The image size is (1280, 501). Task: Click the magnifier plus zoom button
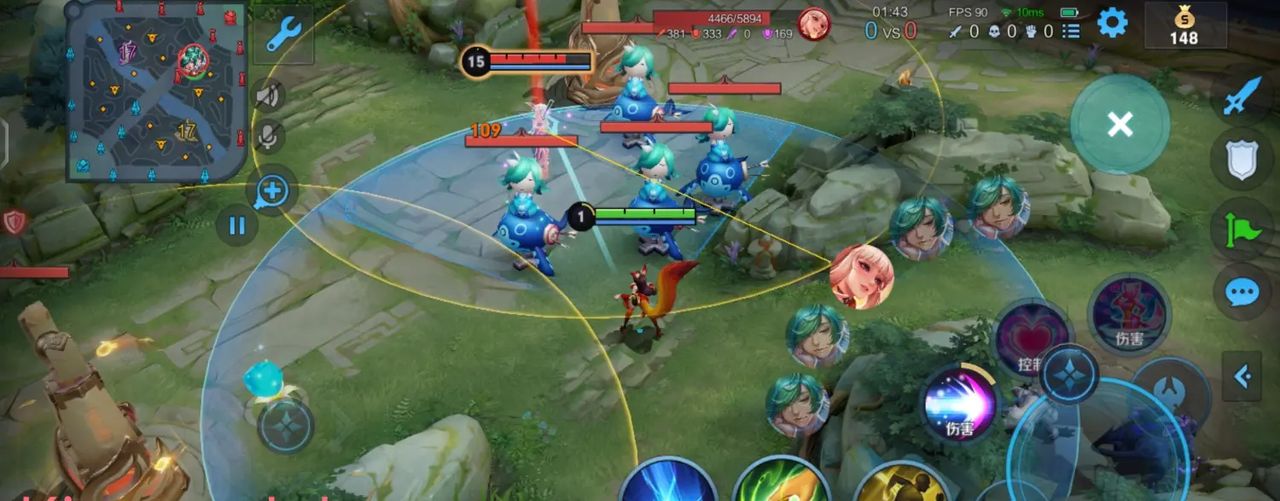[272, 190]
